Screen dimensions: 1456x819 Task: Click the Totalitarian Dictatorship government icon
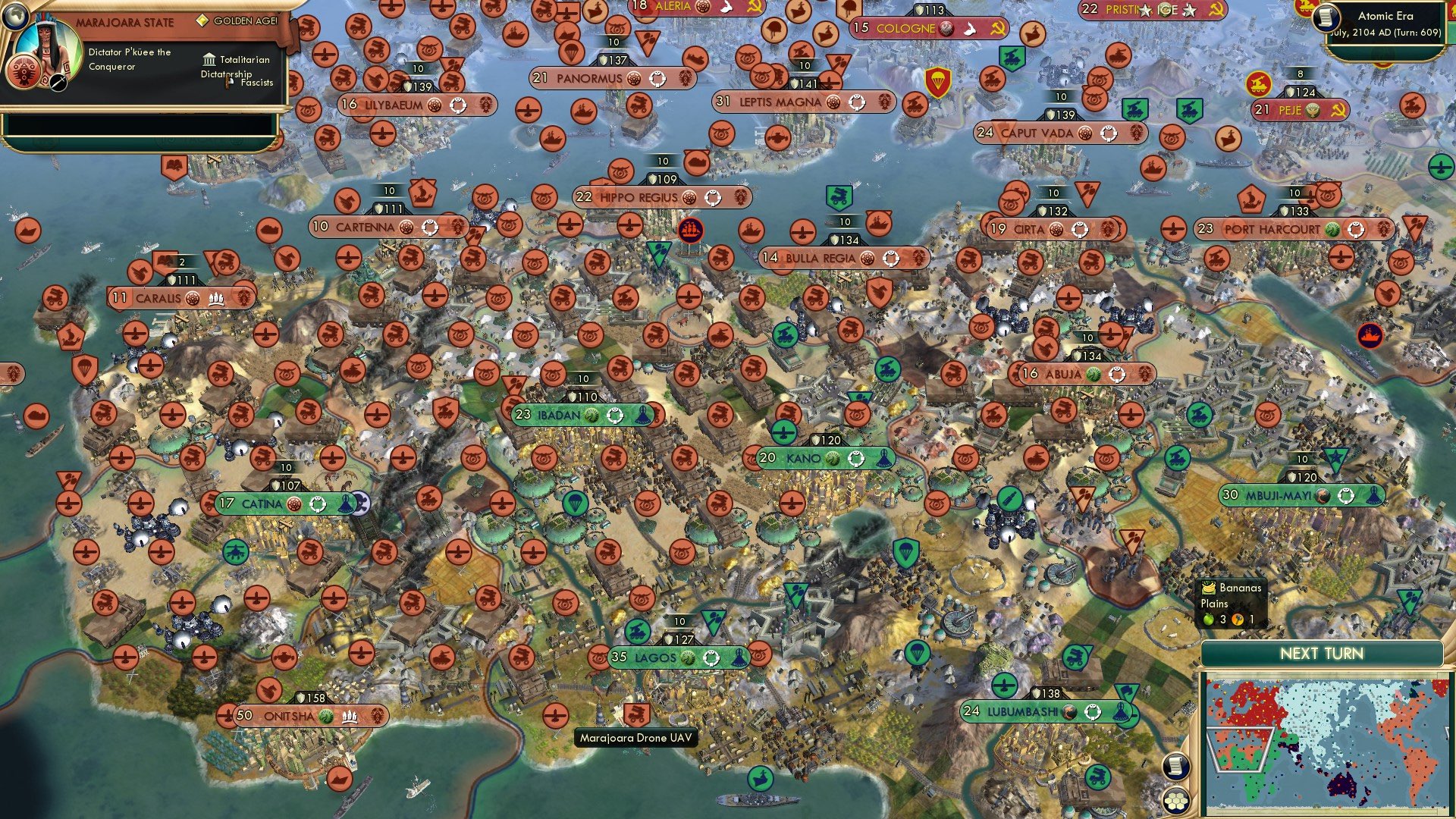tap(209, 59)
